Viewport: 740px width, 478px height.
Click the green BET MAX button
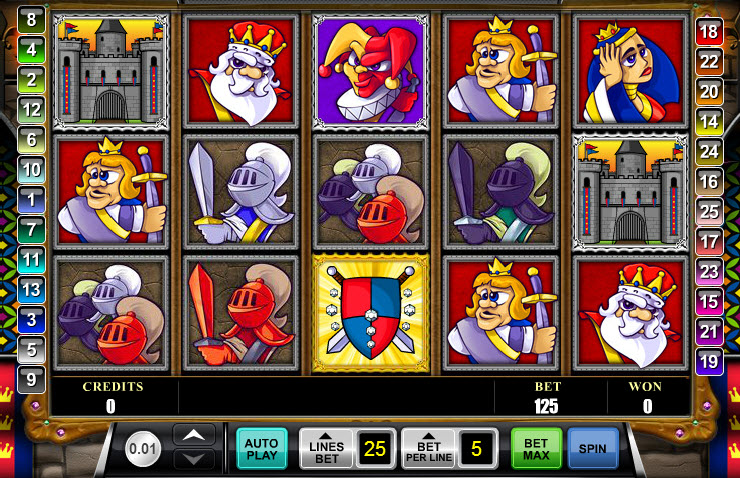click(536, 449)
